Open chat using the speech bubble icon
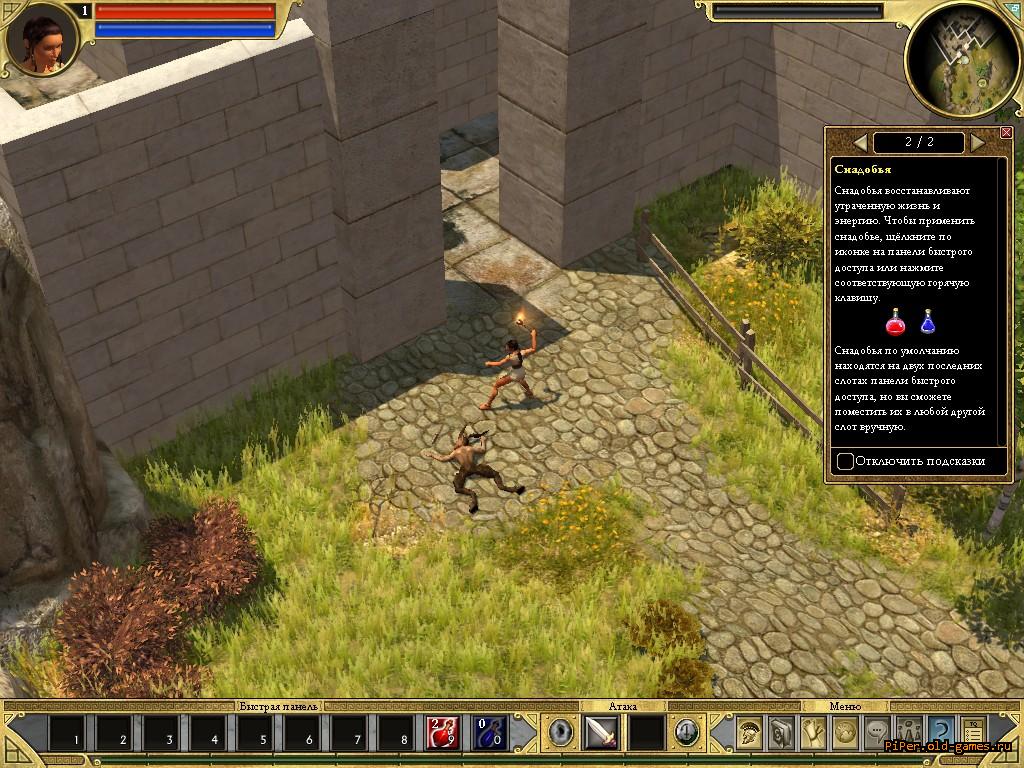 coord(878,733)
